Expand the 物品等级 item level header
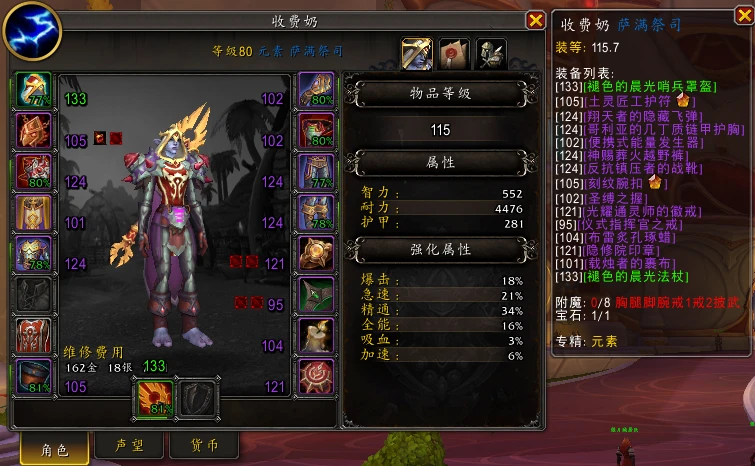755x466 pixels. [441, 93]
